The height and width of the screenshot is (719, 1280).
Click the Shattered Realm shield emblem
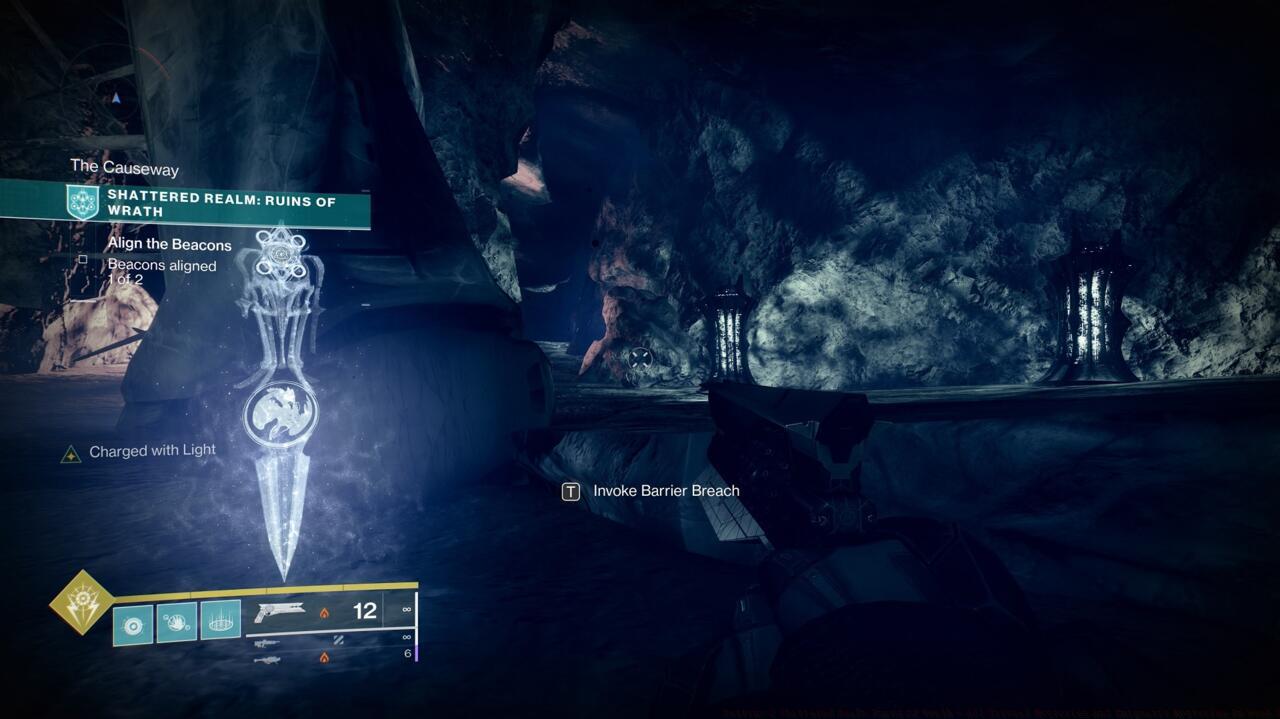82,203
